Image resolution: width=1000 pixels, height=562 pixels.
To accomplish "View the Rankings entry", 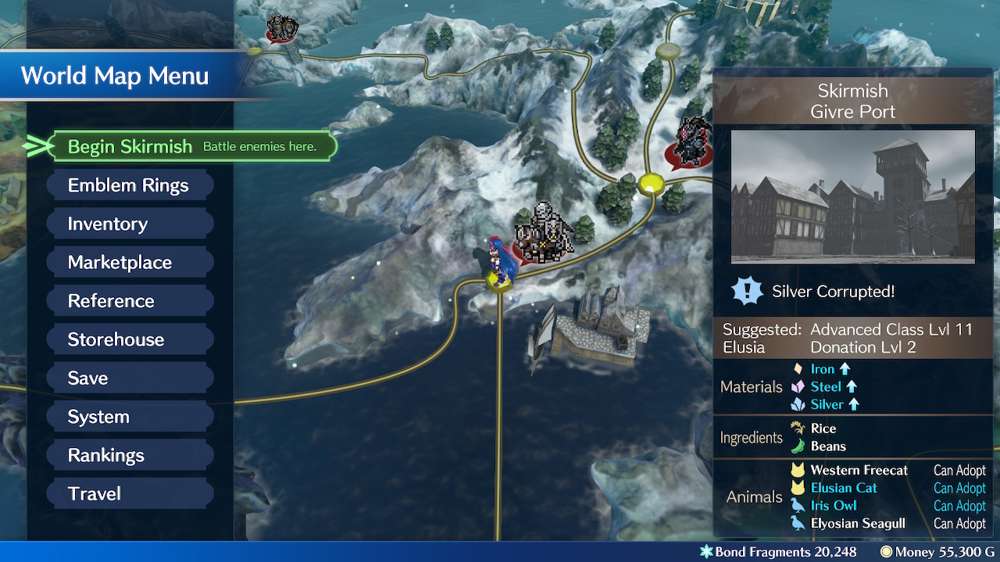I will click(x=128, y=455).
